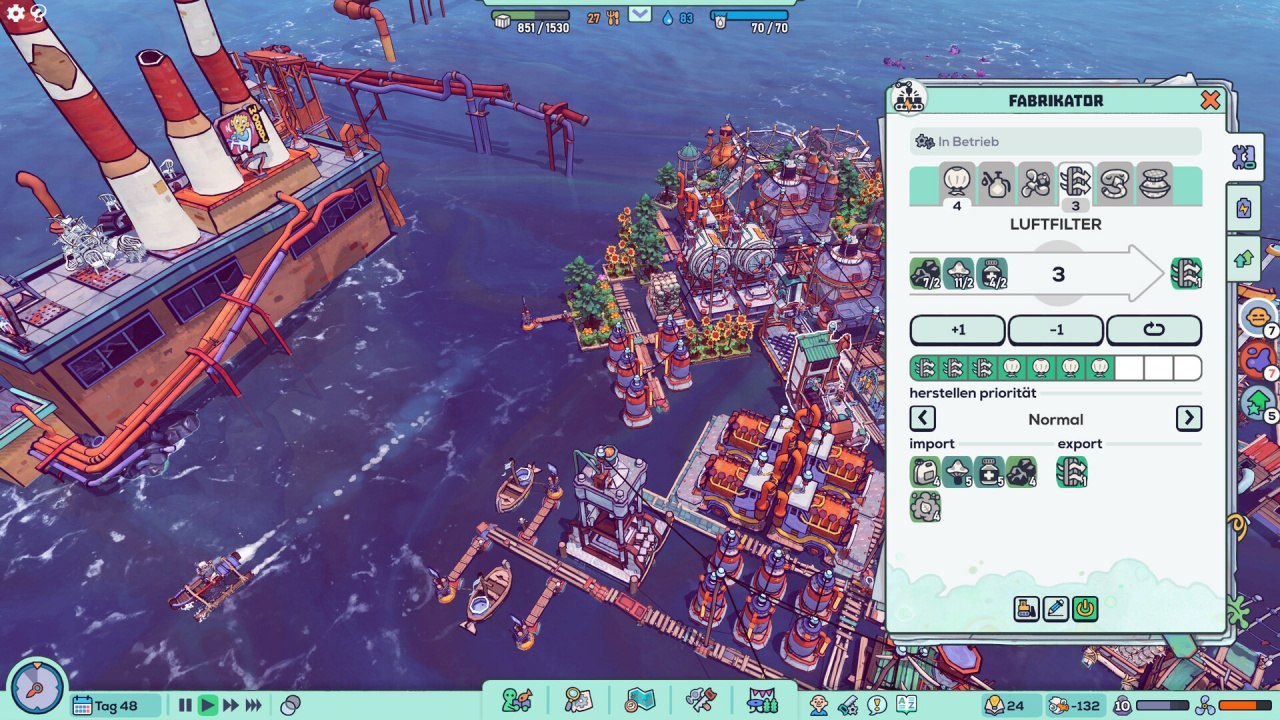Open the map from the bottom toolbar
The width and height of the screenshot is (1280, 720).
pos(639,699)
